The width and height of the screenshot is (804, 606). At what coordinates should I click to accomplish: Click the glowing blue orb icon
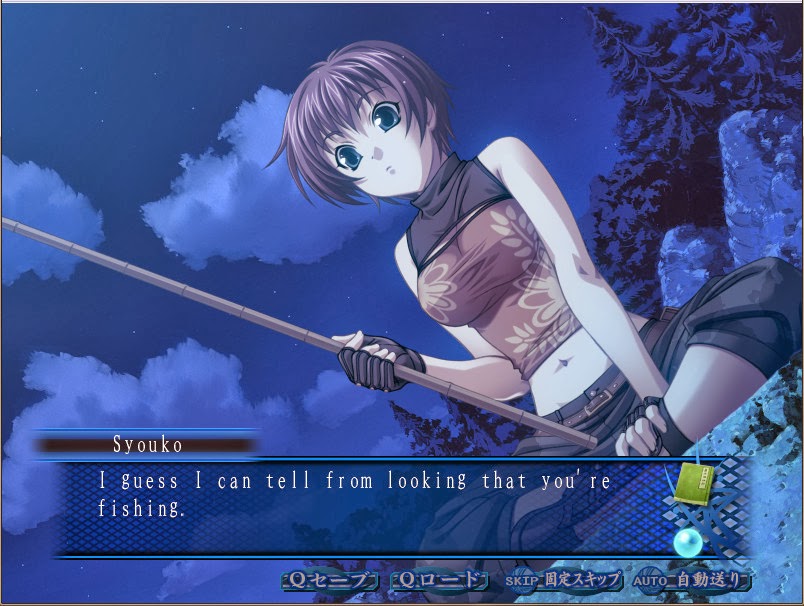click(x=687, y=542)
